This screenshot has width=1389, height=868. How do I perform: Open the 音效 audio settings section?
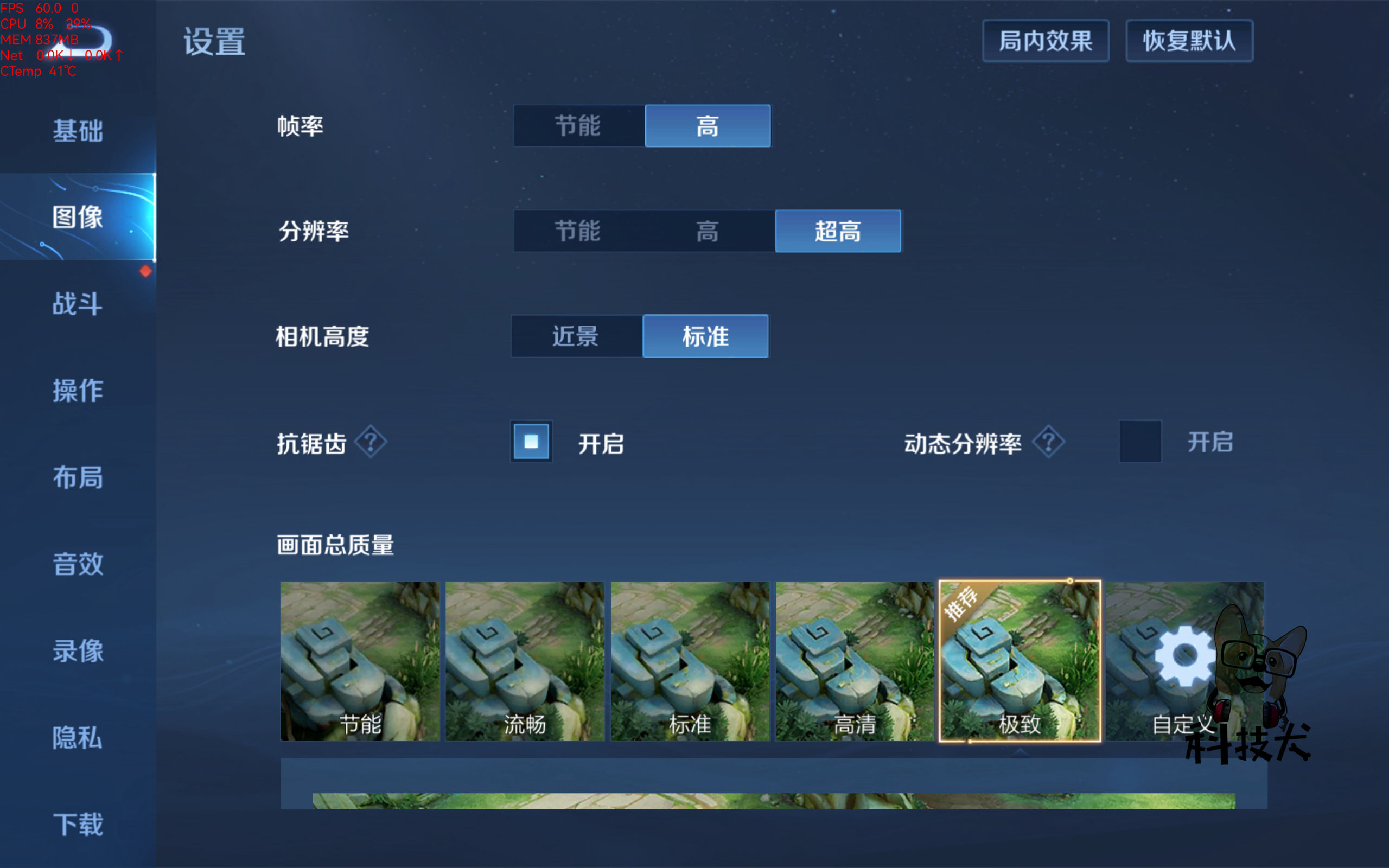(77, 564)
